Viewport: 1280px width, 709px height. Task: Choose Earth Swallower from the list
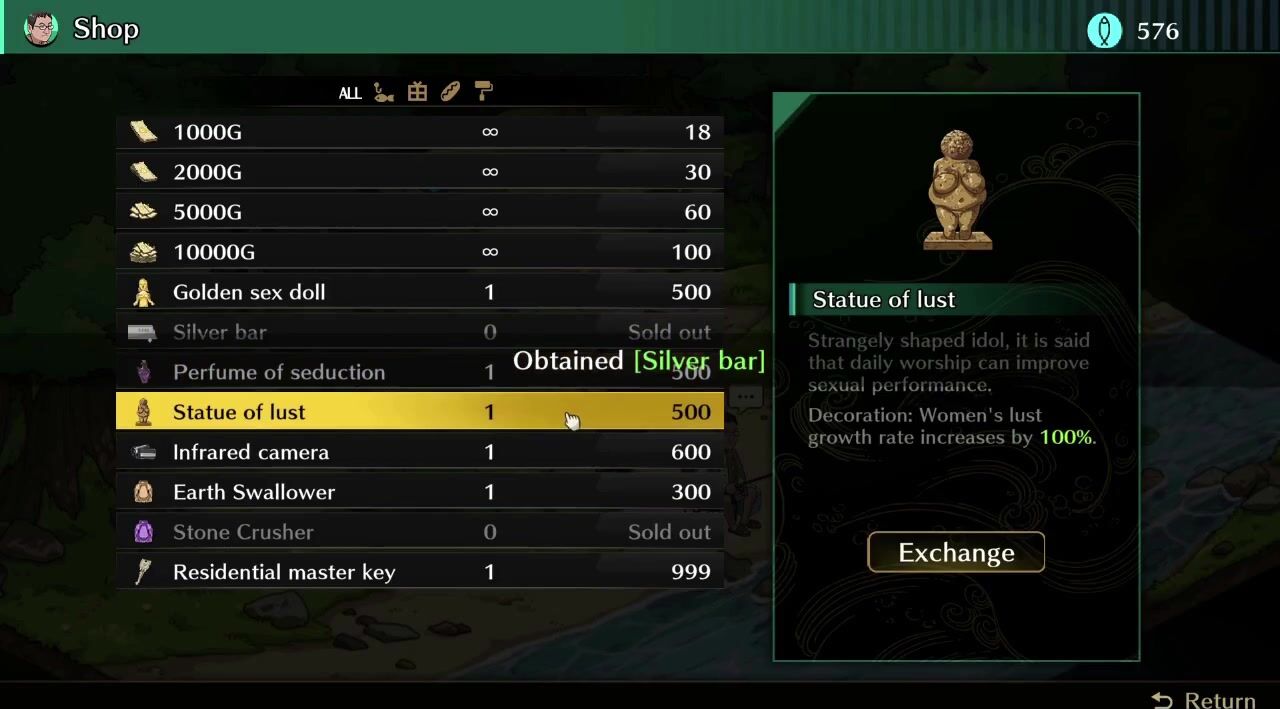point(420,492)
